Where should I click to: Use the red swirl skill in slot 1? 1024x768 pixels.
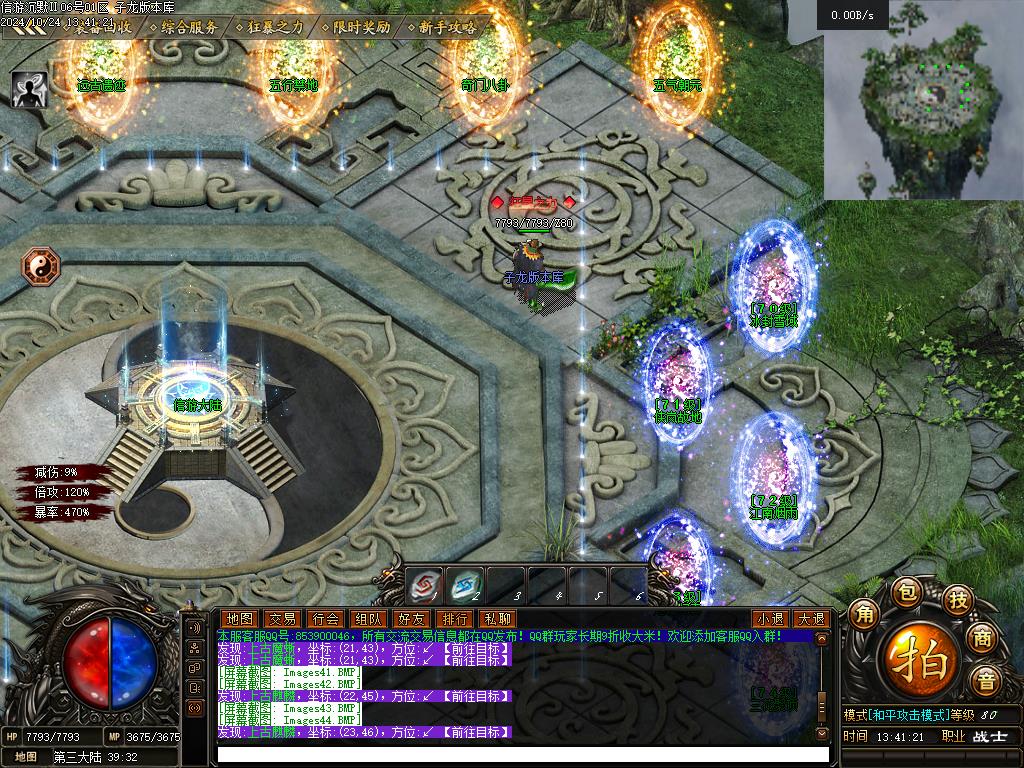pos(424,583)
